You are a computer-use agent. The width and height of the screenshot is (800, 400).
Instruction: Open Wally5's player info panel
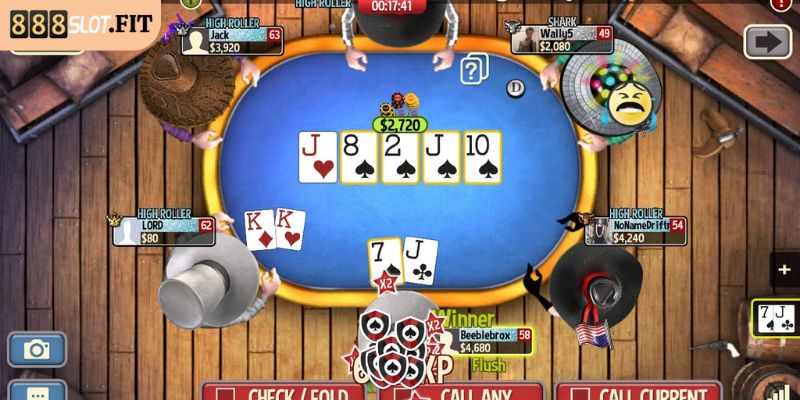[x=561, y=39]
